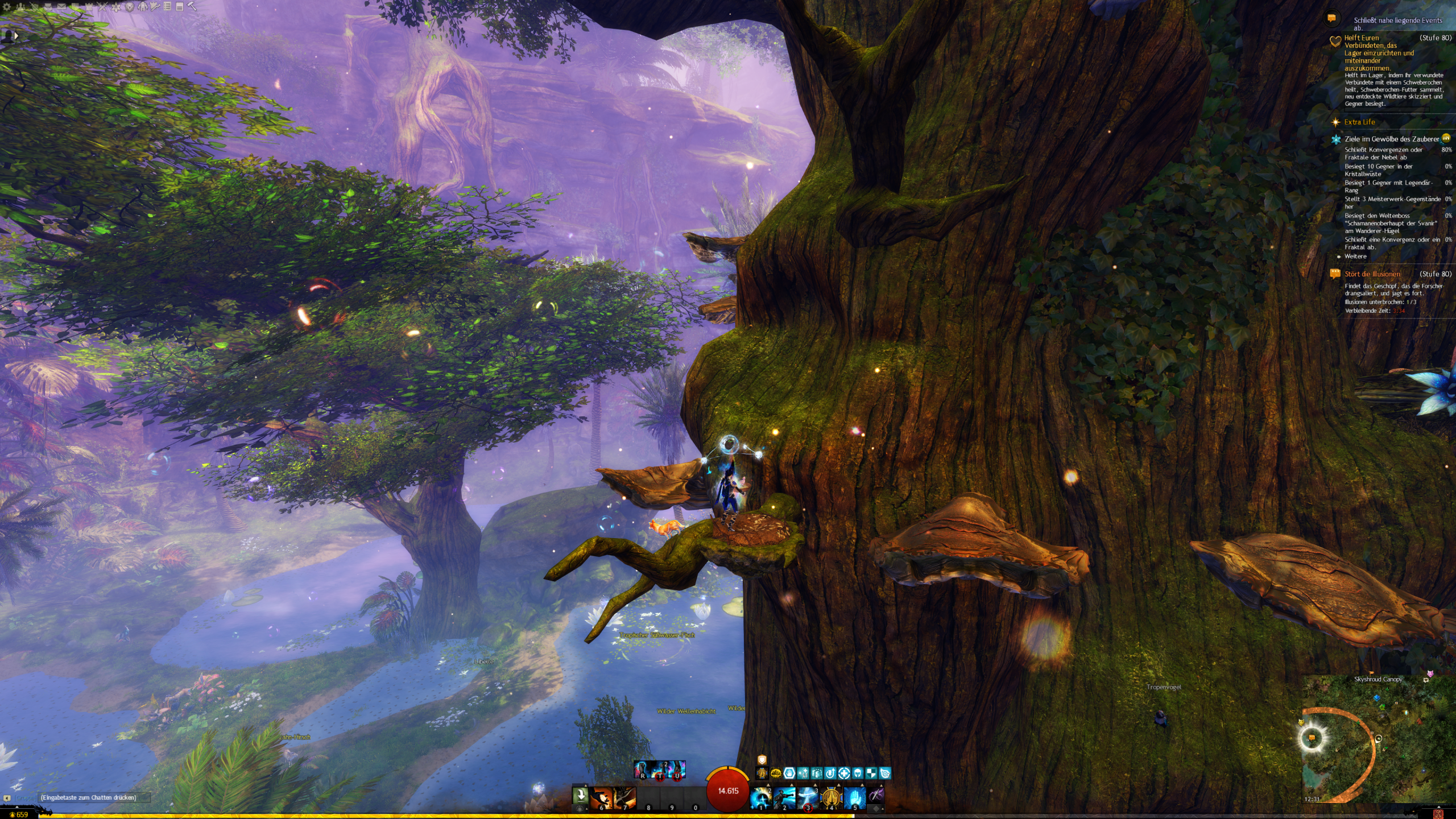Use the punching figure skill in slot 2
Screen dimensions: 1456x819
pos(784,797)
